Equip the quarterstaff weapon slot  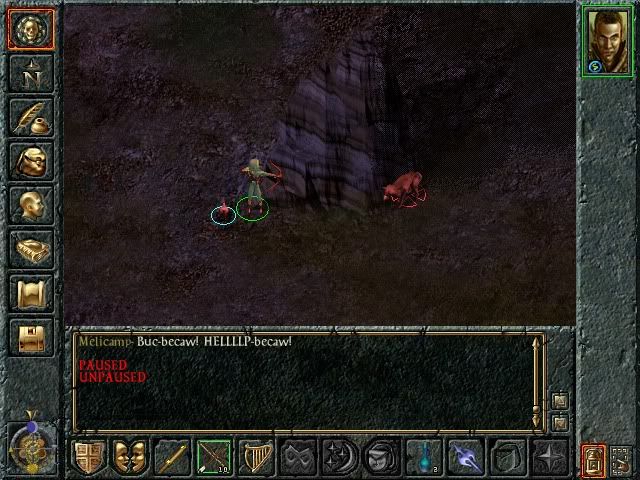coord(172,458)
